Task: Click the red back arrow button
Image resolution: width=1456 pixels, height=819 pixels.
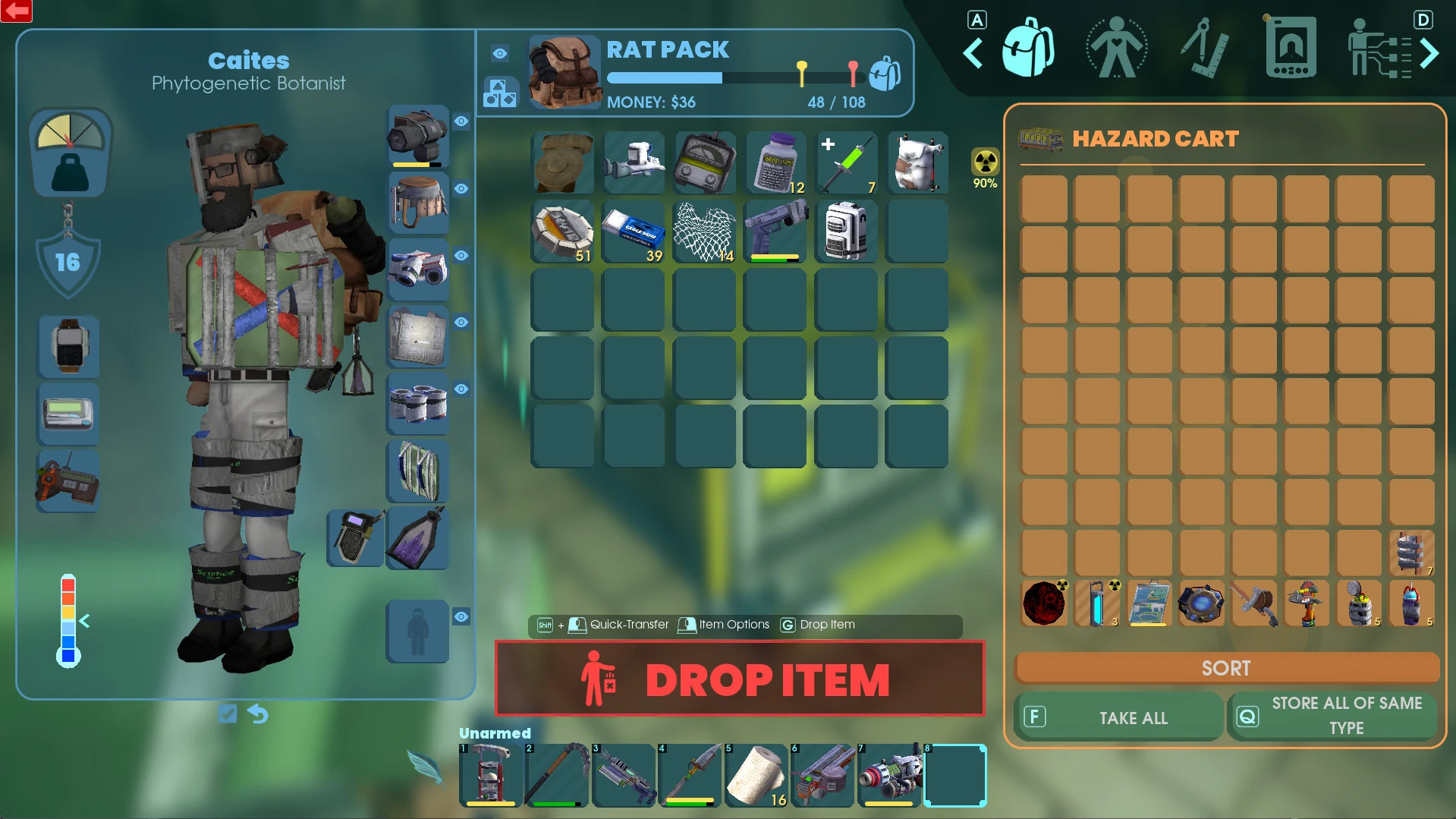Action: pyautogui.click(x=17, y=11)
